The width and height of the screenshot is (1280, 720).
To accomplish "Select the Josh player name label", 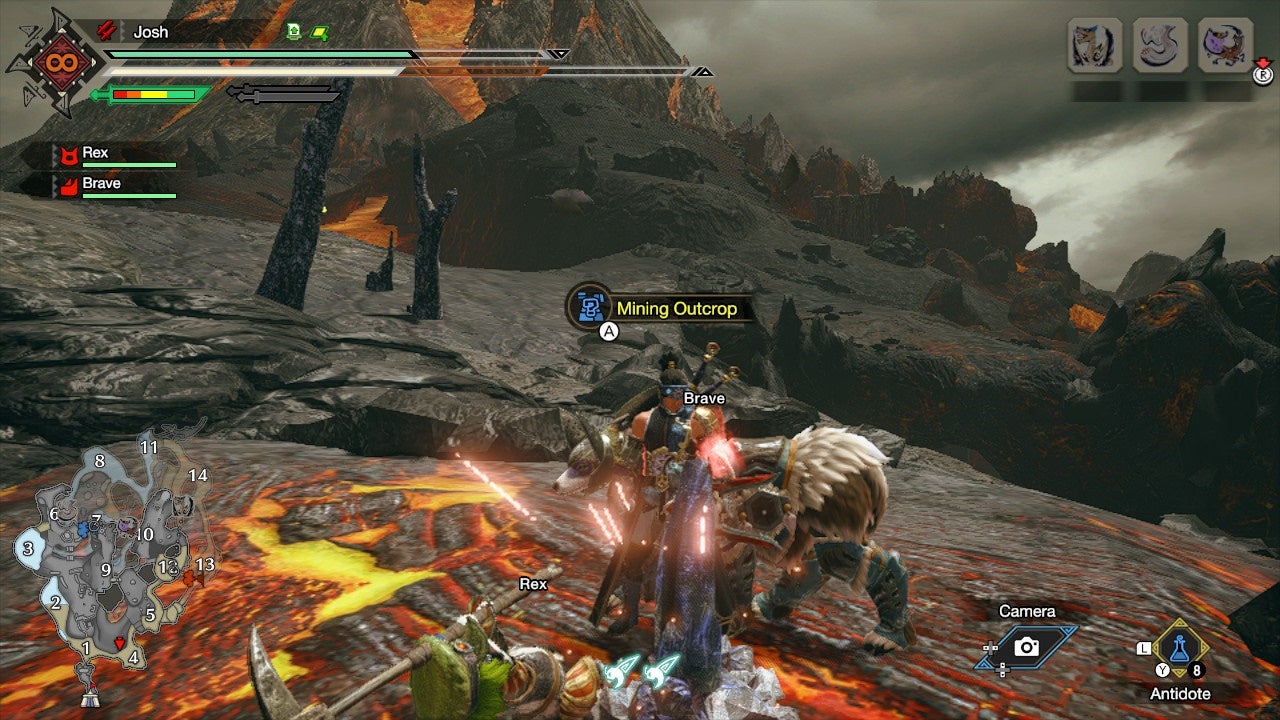I will pos(150,32).
